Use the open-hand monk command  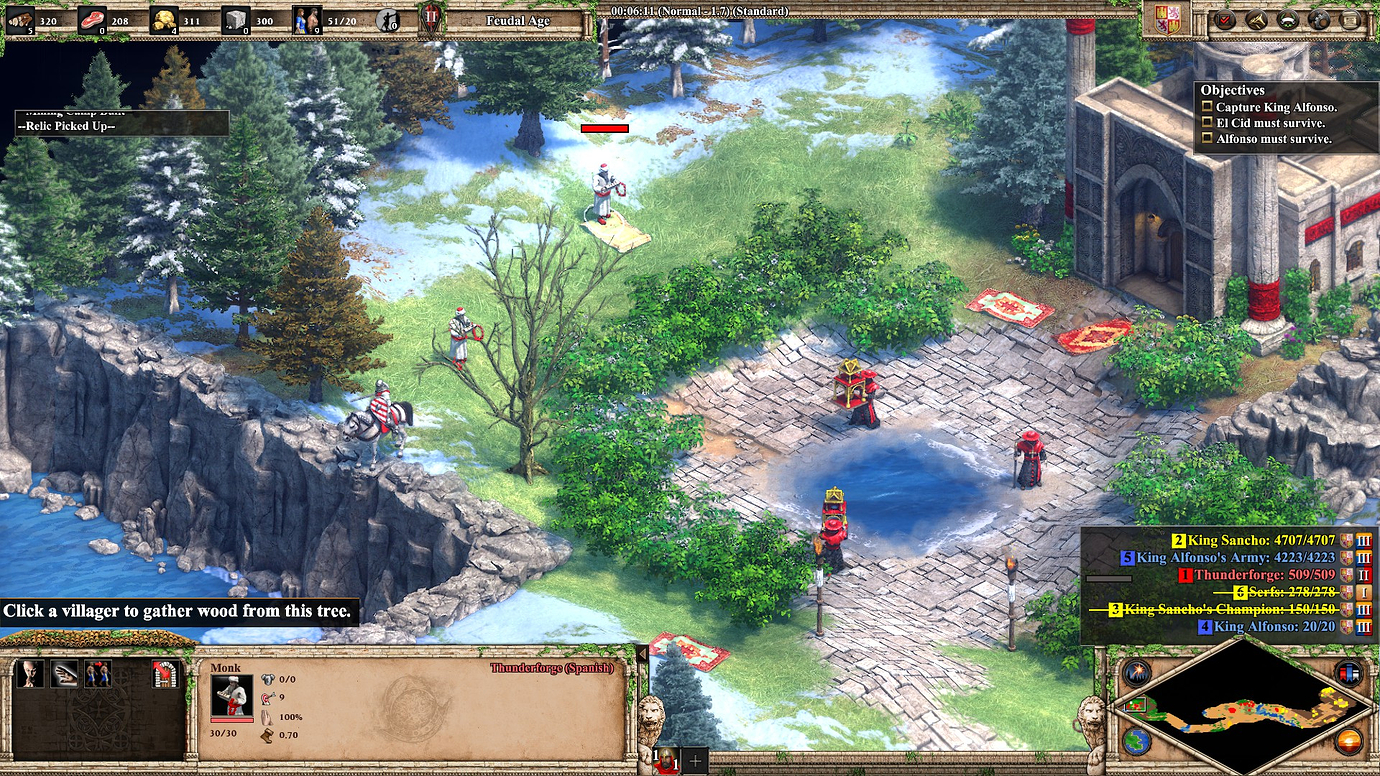[x=65, y=674]
